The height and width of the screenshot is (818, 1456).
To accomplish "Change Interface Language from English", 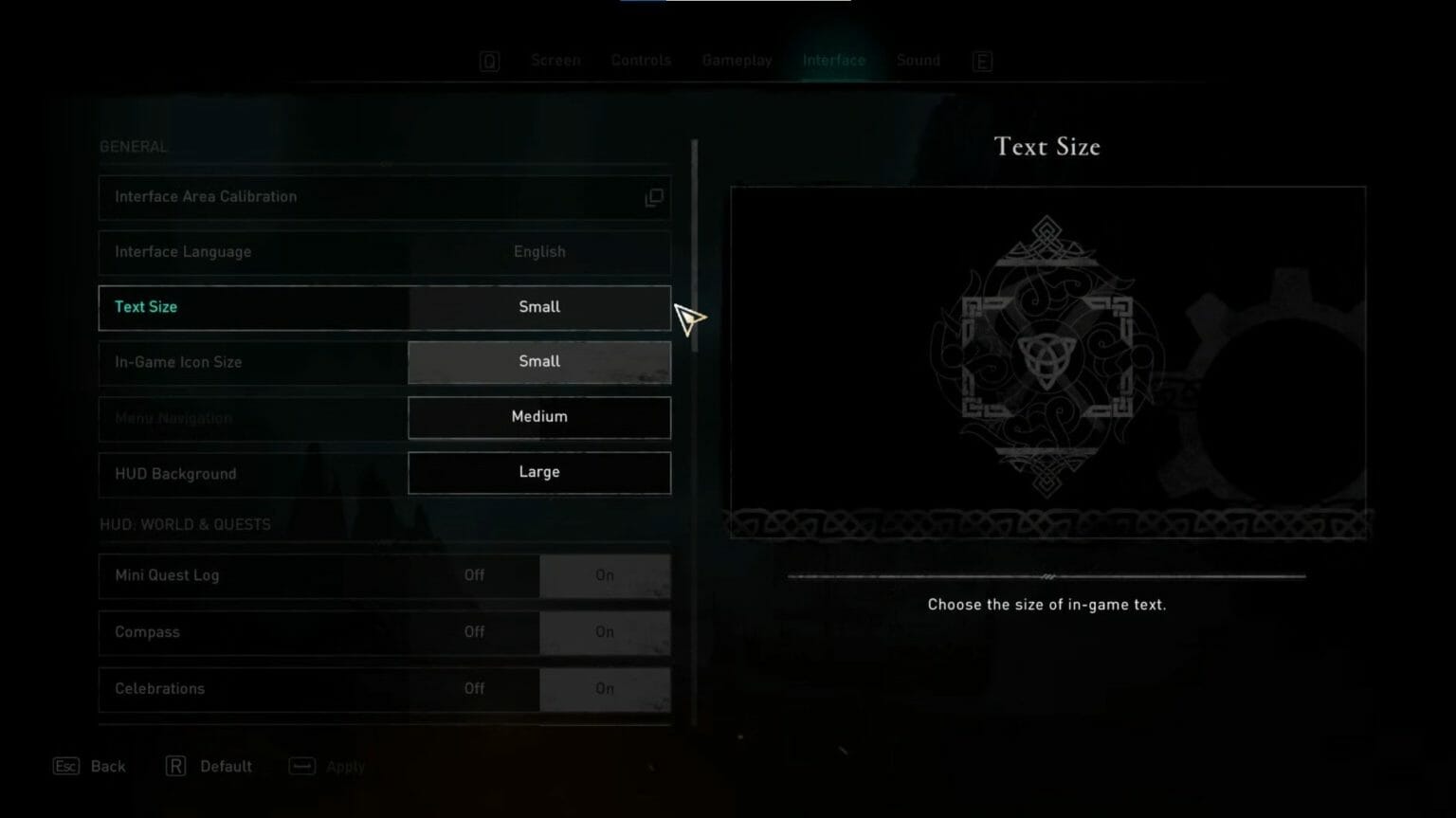I will pos(539,252).
